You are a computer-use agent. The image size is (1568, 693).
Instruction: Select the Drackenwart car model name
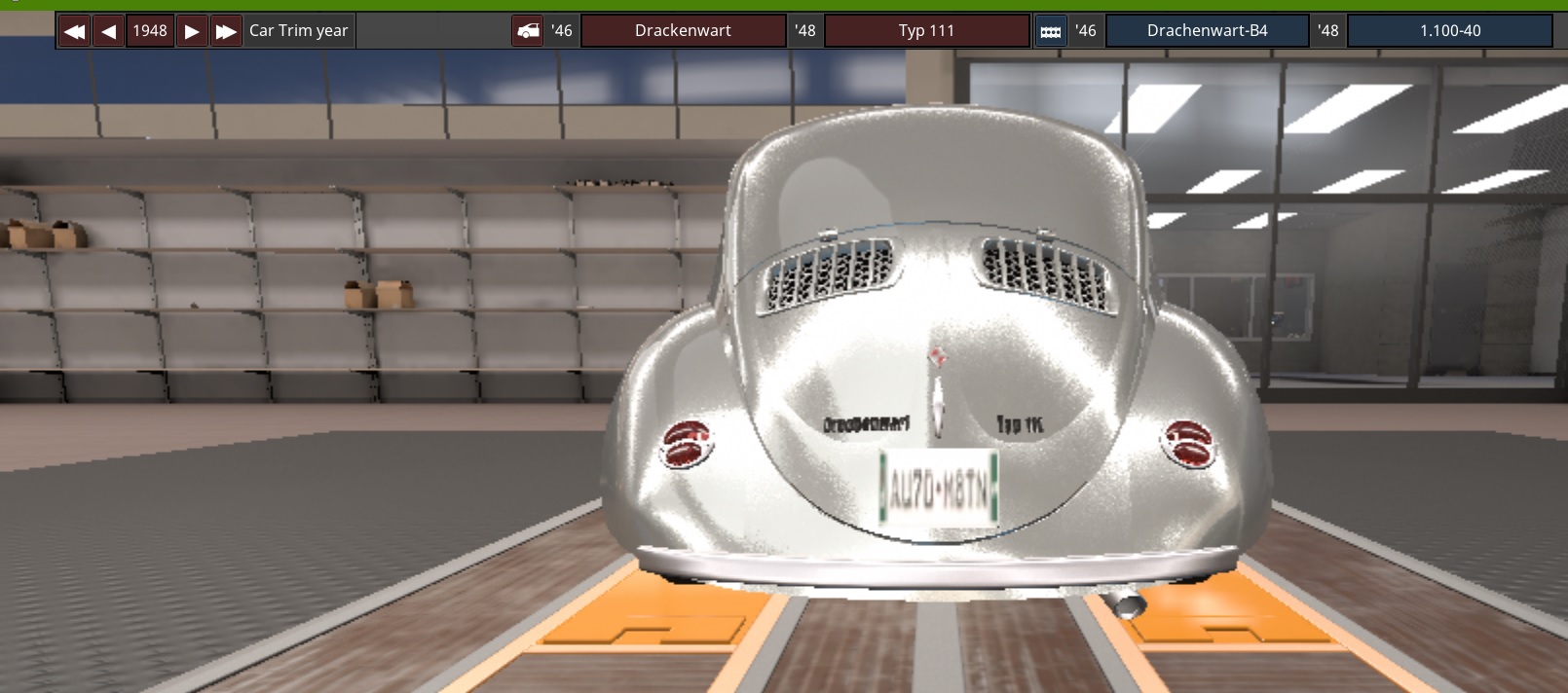click(x=683, y=31)
